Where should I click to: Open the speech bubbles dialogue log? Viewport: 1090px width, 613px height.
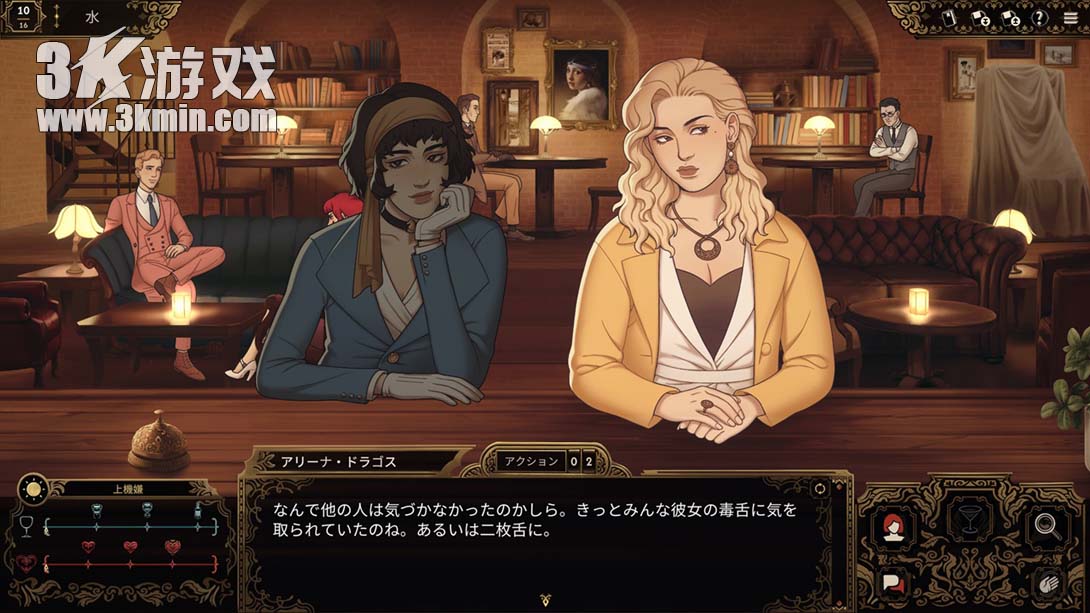pyautogui.click(x=893, y=582)
